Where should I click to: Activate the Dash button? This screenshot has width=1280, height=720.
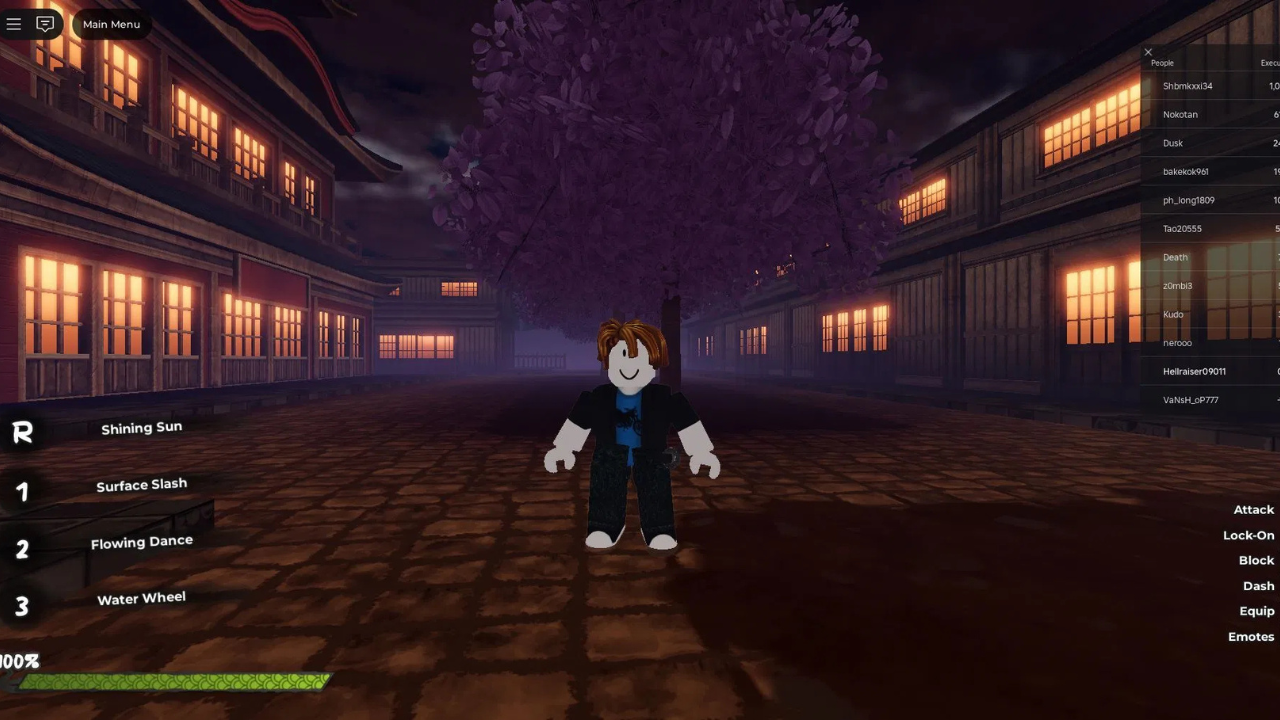(x=1258, y=586)
